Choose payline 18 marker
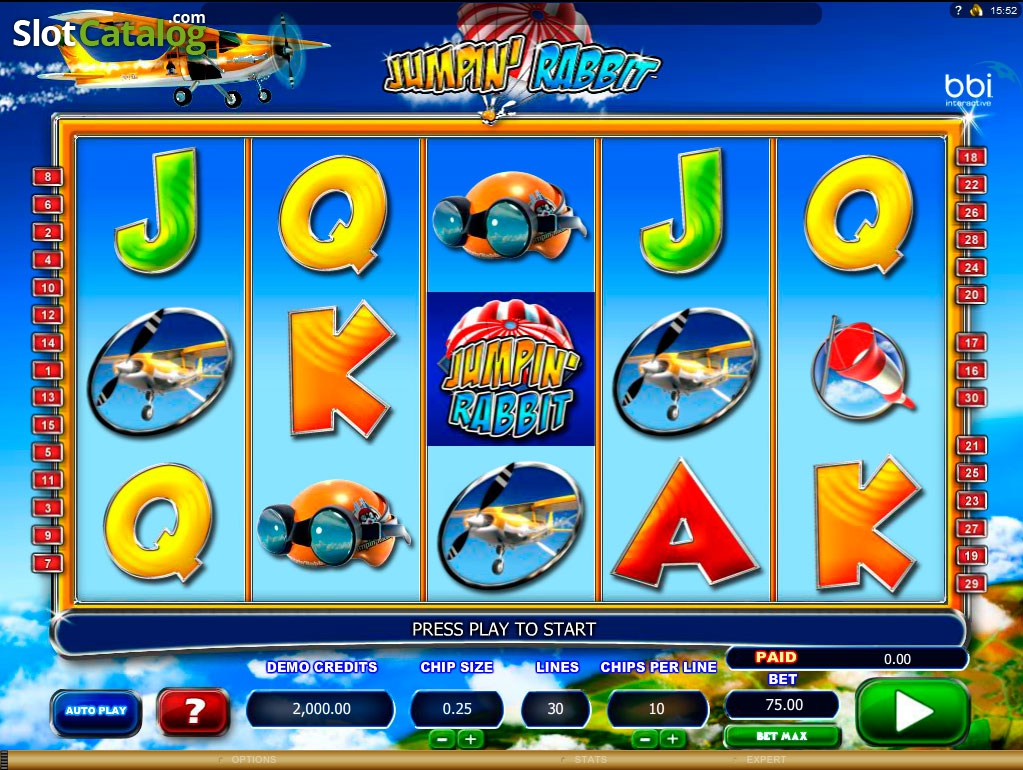Screen dimensions: 1023x770 [x=971, y=157]
